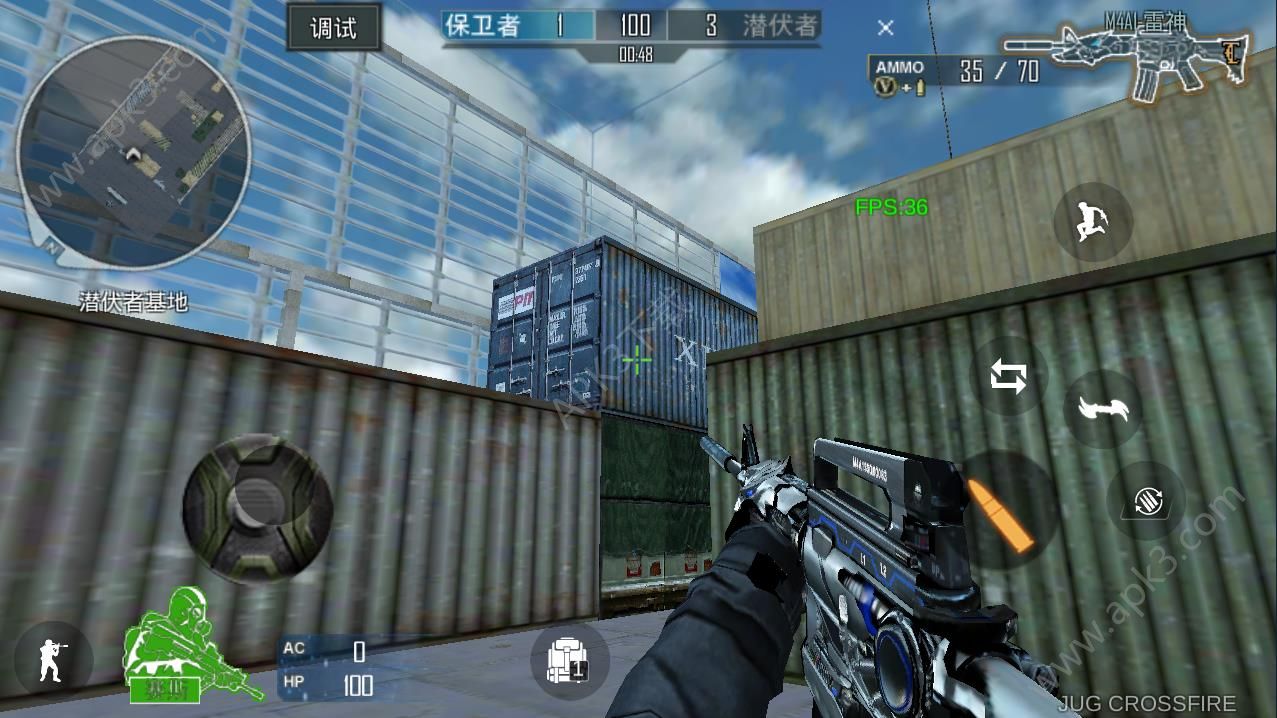1277x718 pixels.
Task: Open the backpack icon
Action: click(567, 661)
